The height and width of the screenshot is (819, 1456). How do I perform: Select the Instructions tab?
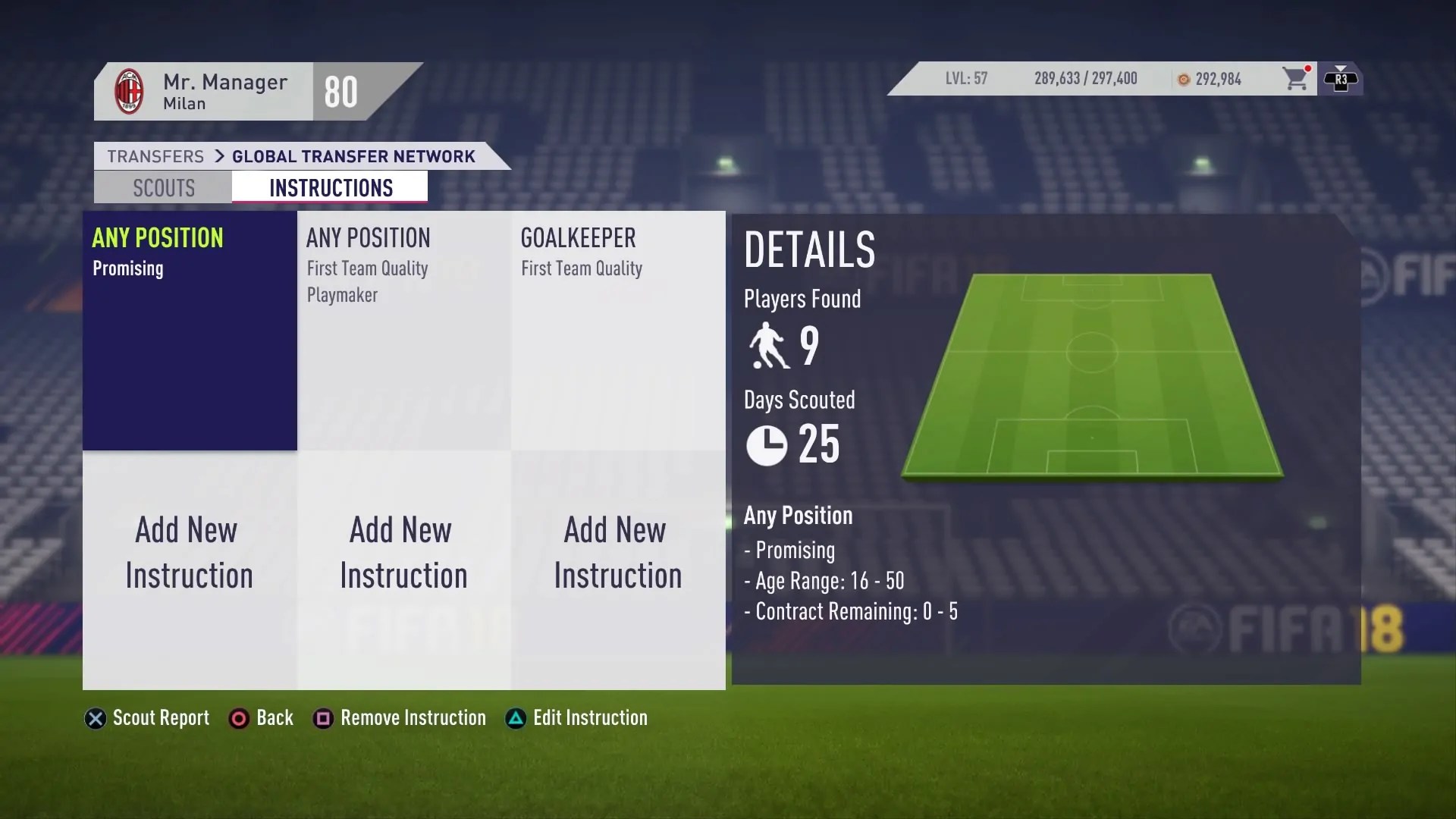coord(331,187)
